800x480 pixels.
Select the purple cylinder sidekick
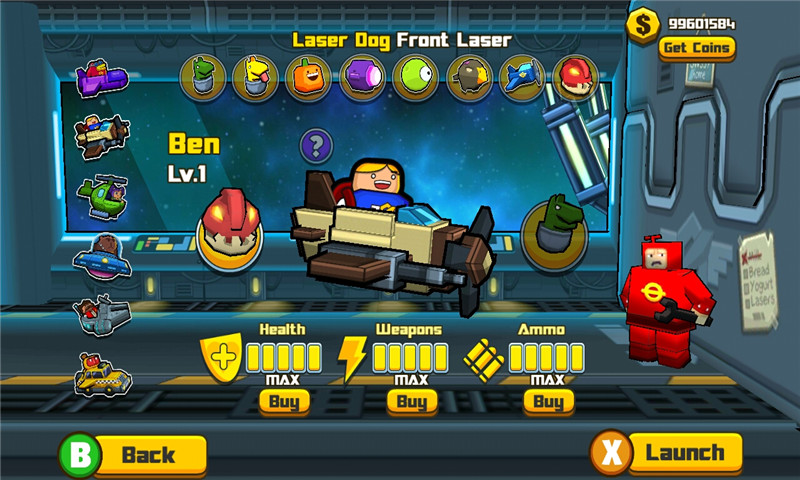click(362, 78)
